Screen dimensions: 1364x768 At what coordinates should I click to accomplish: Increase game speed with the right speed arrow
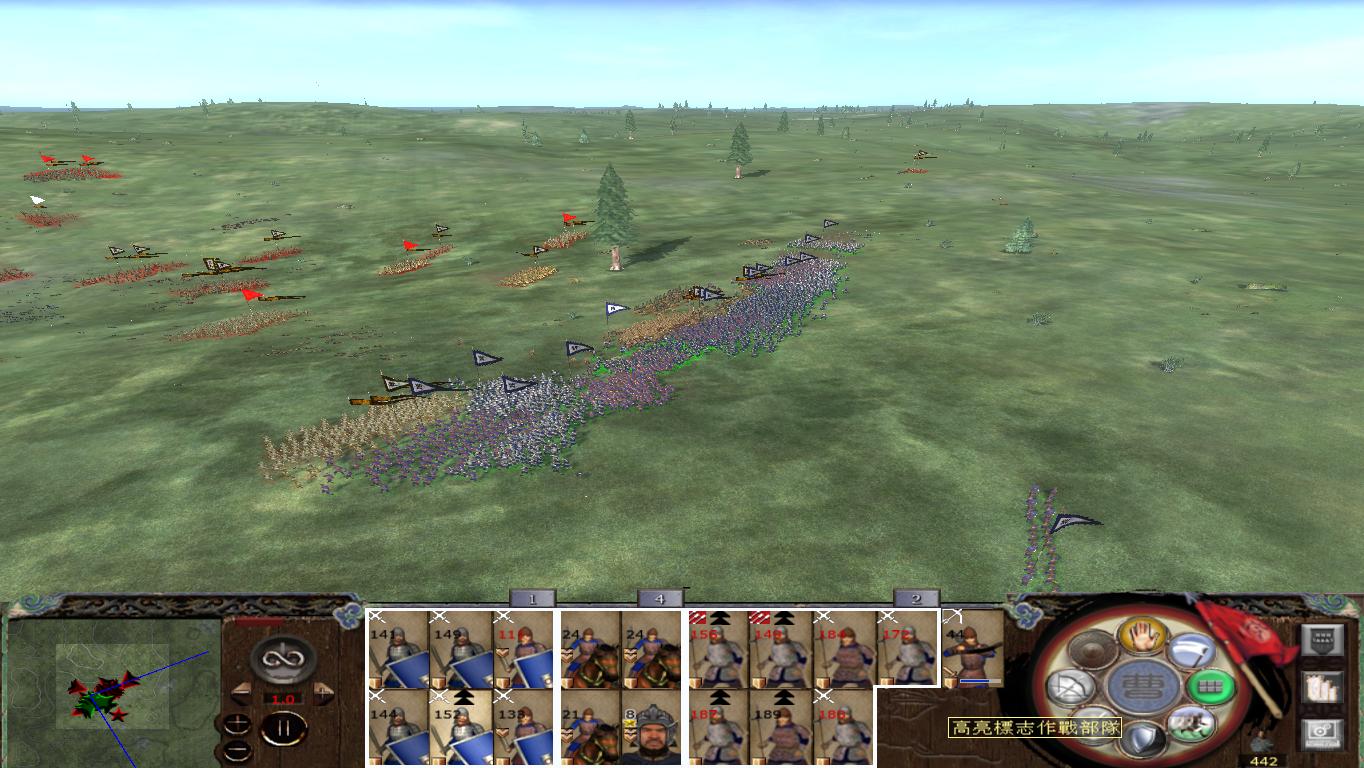pos(323,692)
